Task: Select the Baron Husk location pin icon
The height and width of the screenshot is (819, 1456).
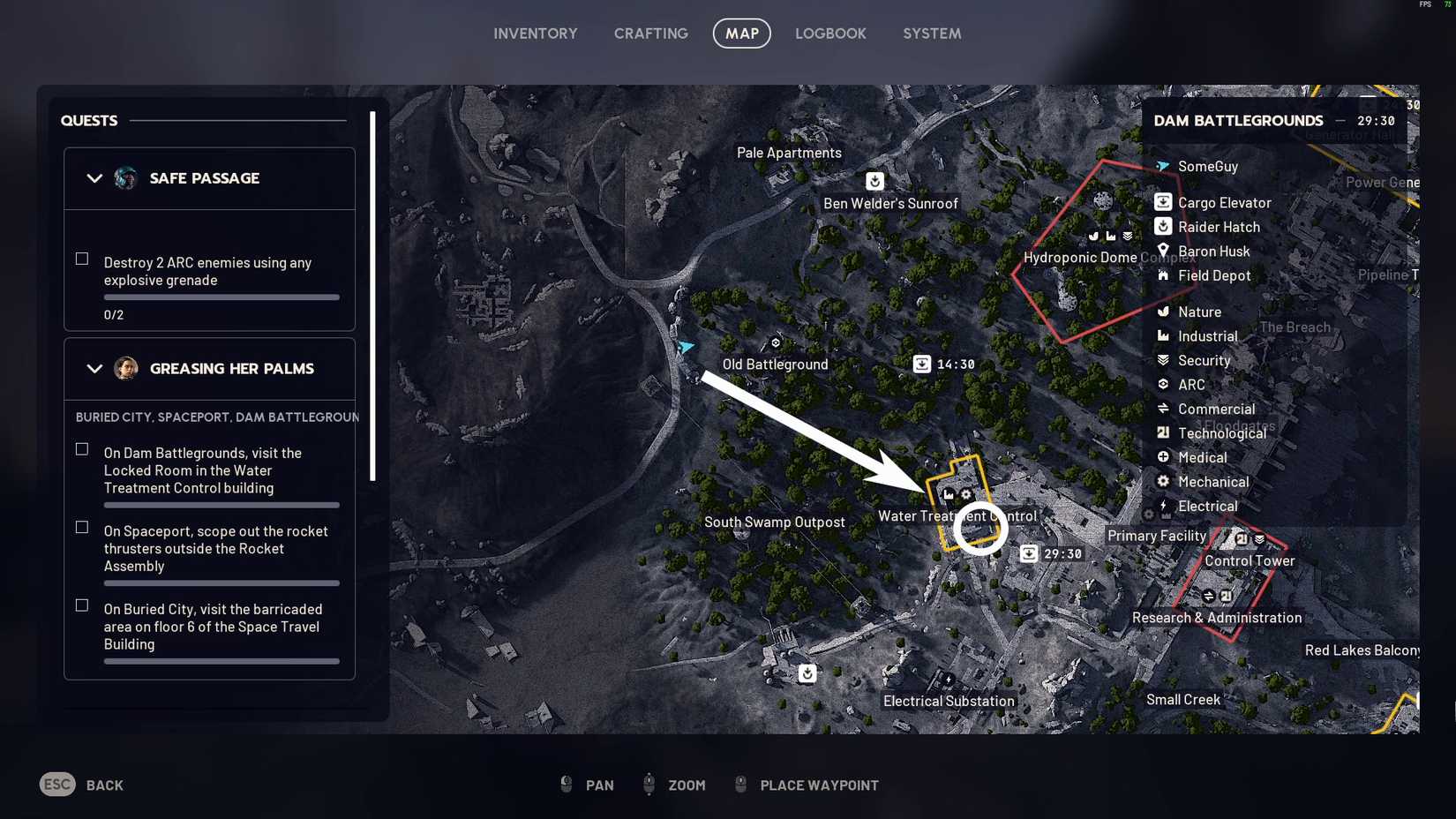Action: pos(1162,252)
